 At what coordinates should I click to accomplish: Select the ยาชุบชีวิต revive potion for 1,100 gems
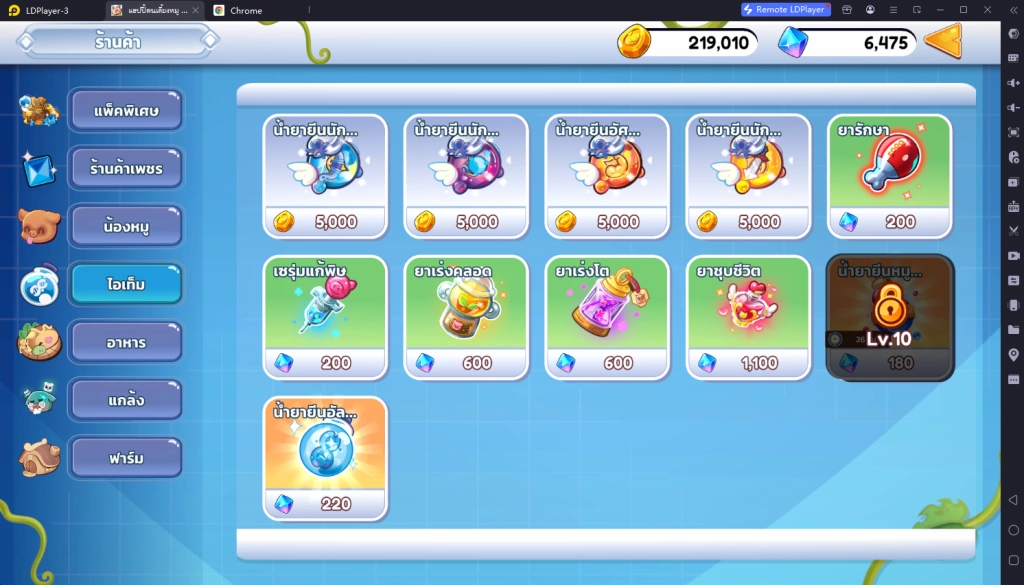pos(748,317)
